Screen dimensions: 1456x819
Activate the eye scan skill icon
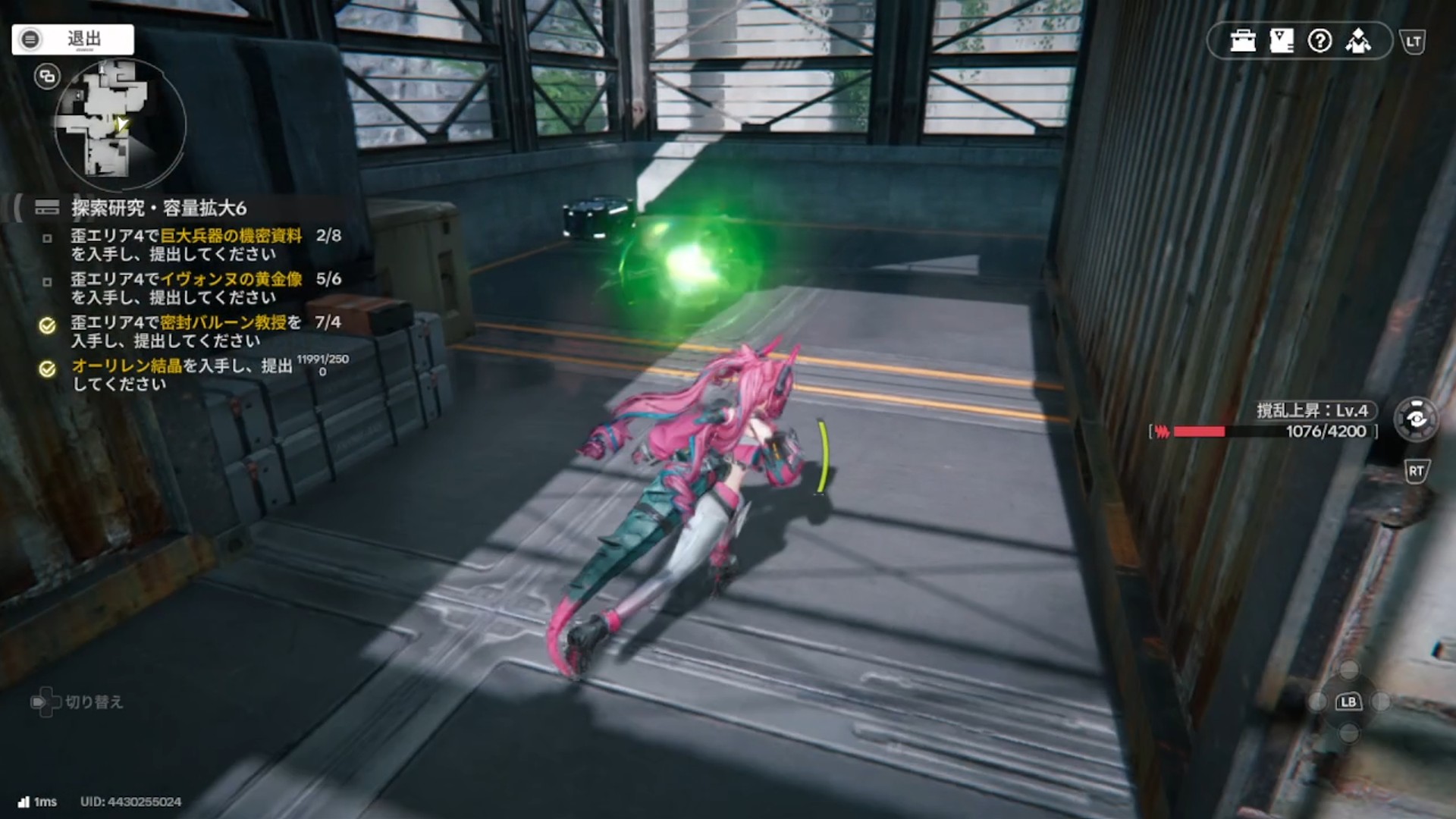pyautogui.click(x=1416, y=419)
